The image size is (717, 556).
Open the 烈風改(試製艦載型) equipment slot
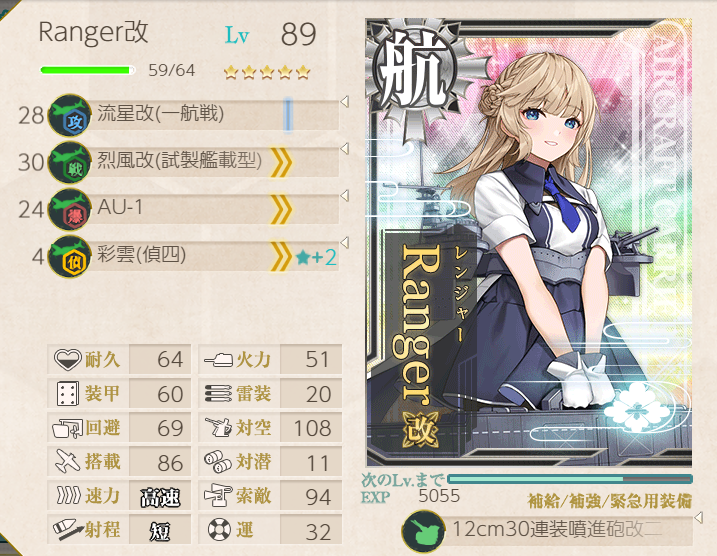[x=190, y=161]
